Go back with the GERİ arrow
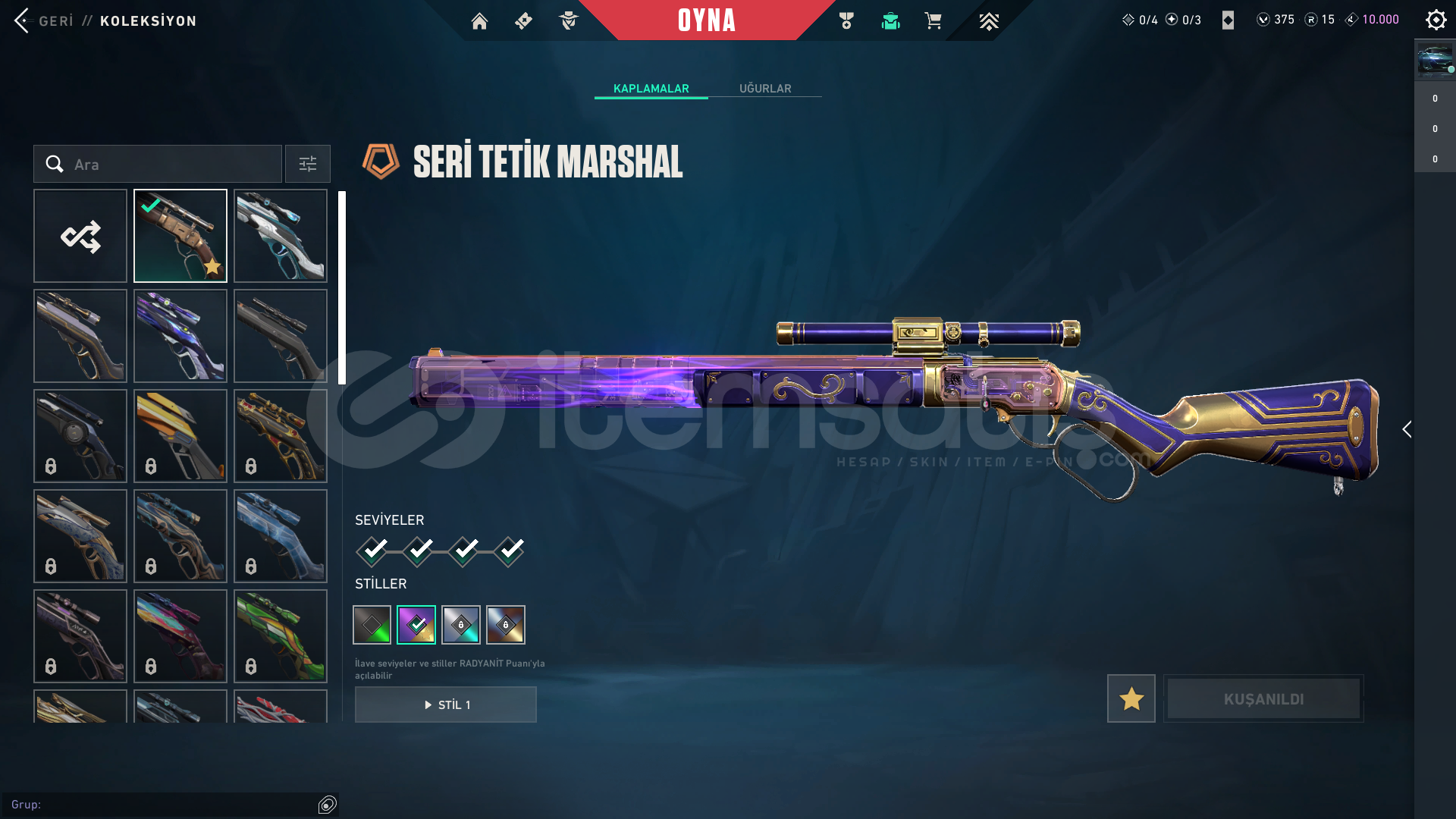This screenshot has height=819, width=1456. pyautogui.click(x=23, y=20)
